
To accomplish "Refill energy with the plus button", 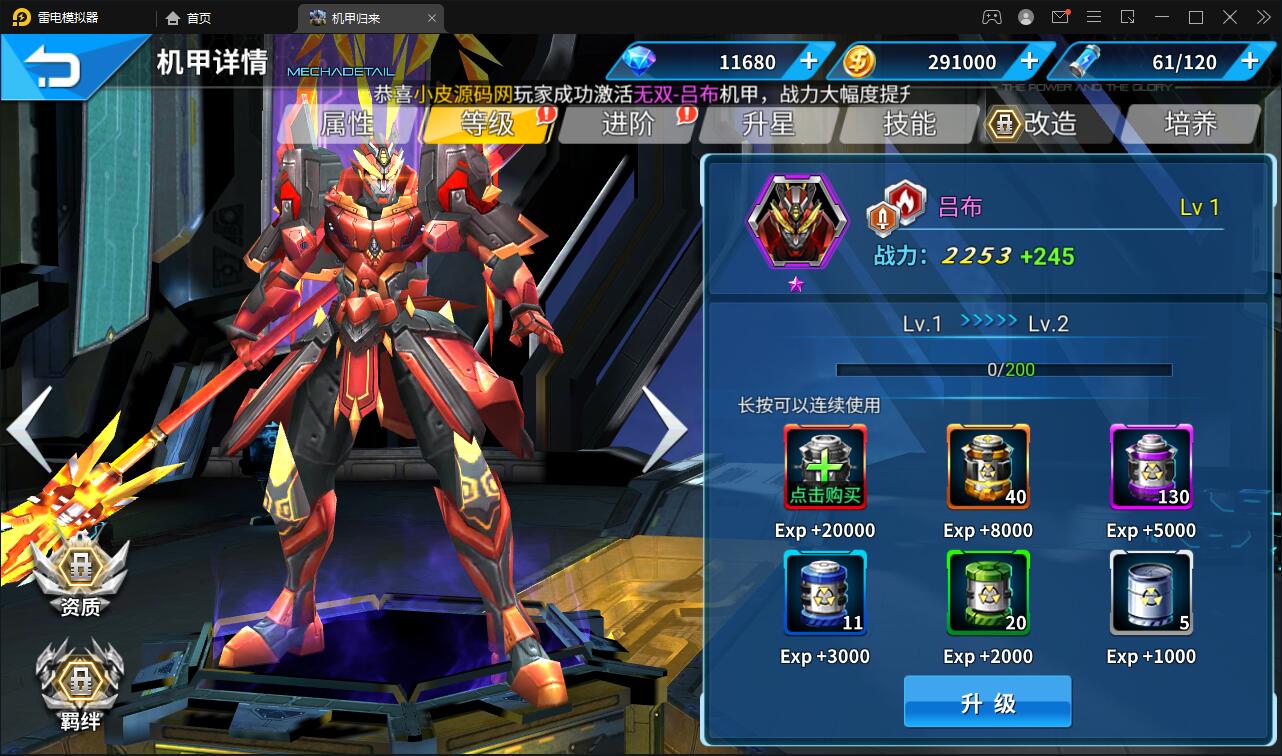I will click(x=1249, y=61).
